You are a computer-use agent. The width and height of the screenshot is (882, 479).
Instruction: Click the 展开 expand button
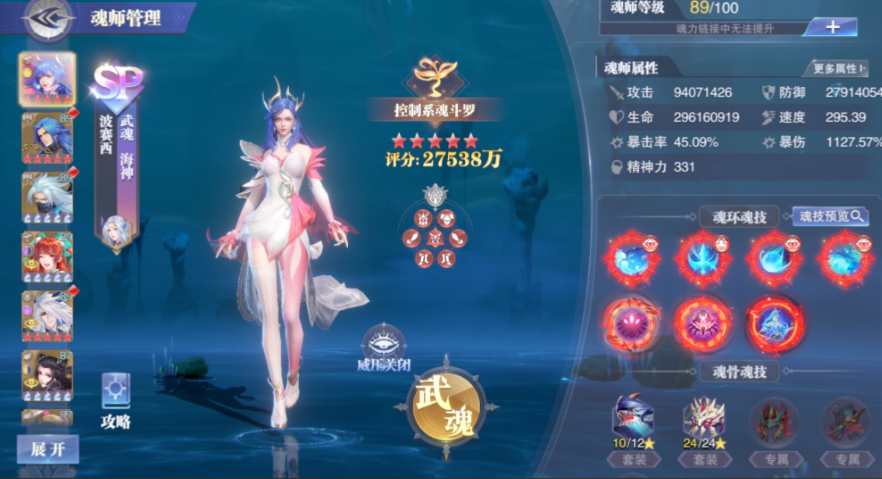pyautogui.click(x=47, y=449)
